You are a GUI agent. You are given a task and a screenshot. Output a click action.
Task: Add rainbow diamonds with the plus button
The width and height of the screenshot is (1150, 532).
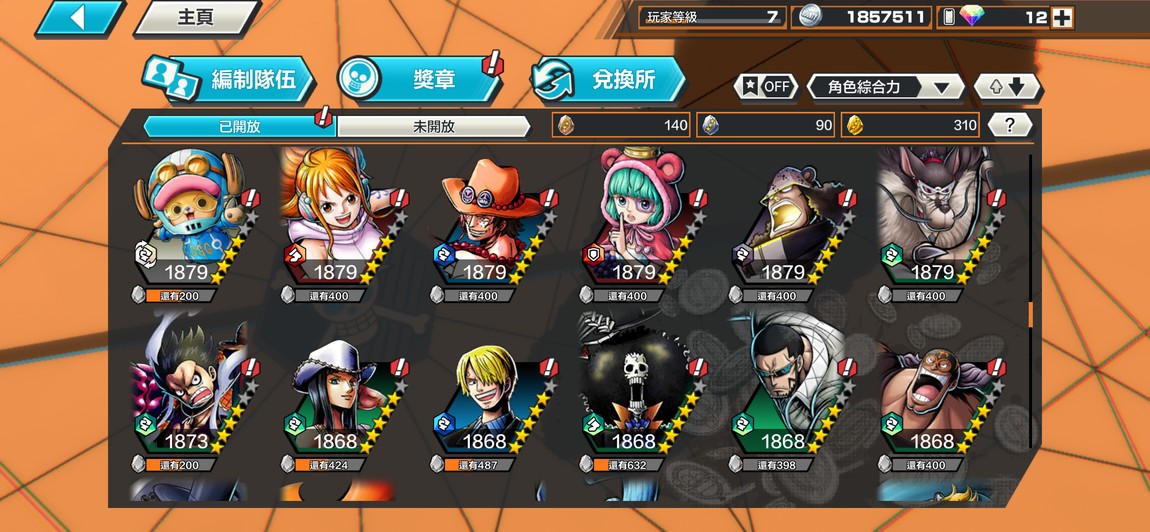pos(1062,17)
